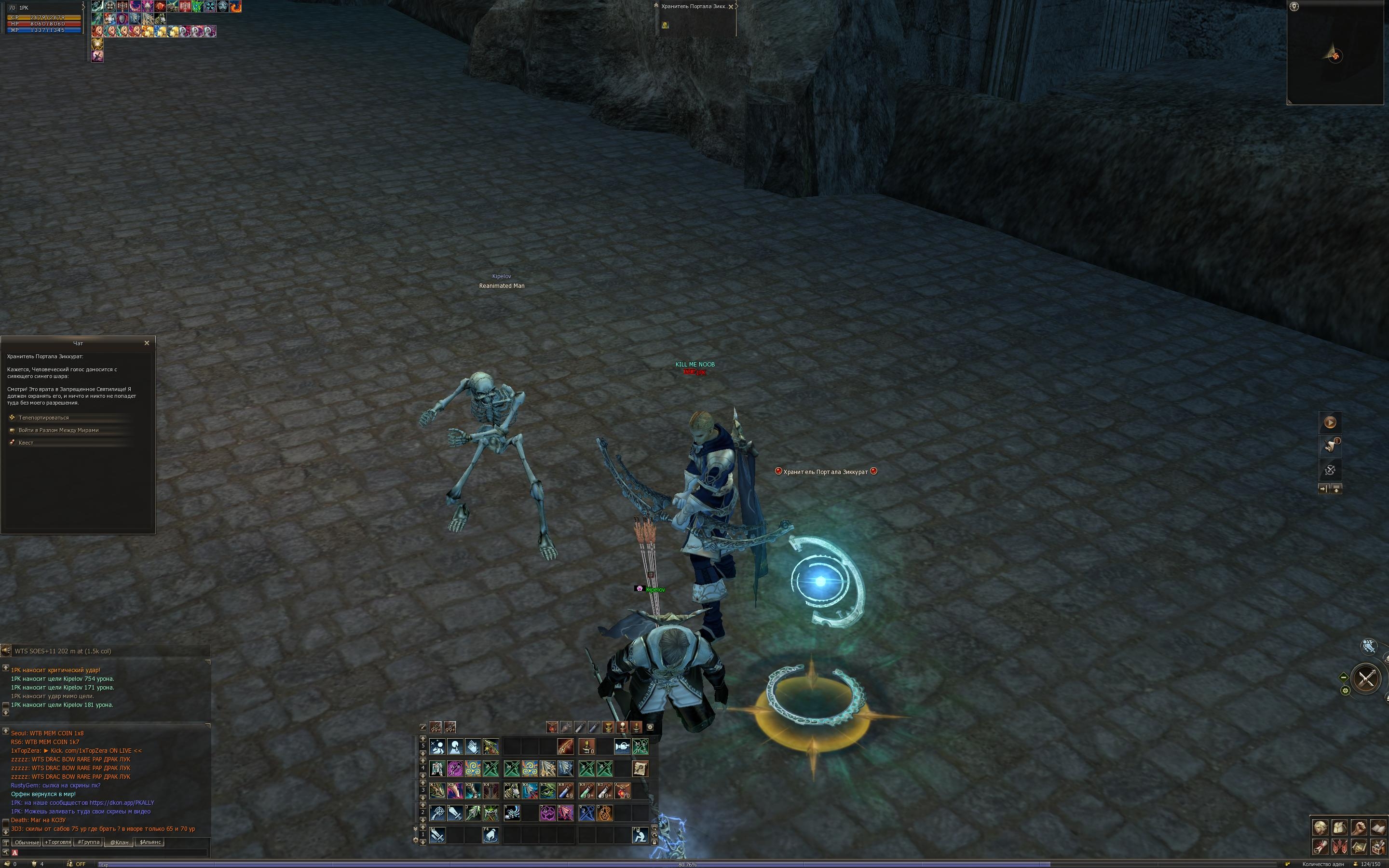This screenshot has height=868, width=1389.
Task: Close the target window for Хранитель Портала
Action: pos(731,7)
